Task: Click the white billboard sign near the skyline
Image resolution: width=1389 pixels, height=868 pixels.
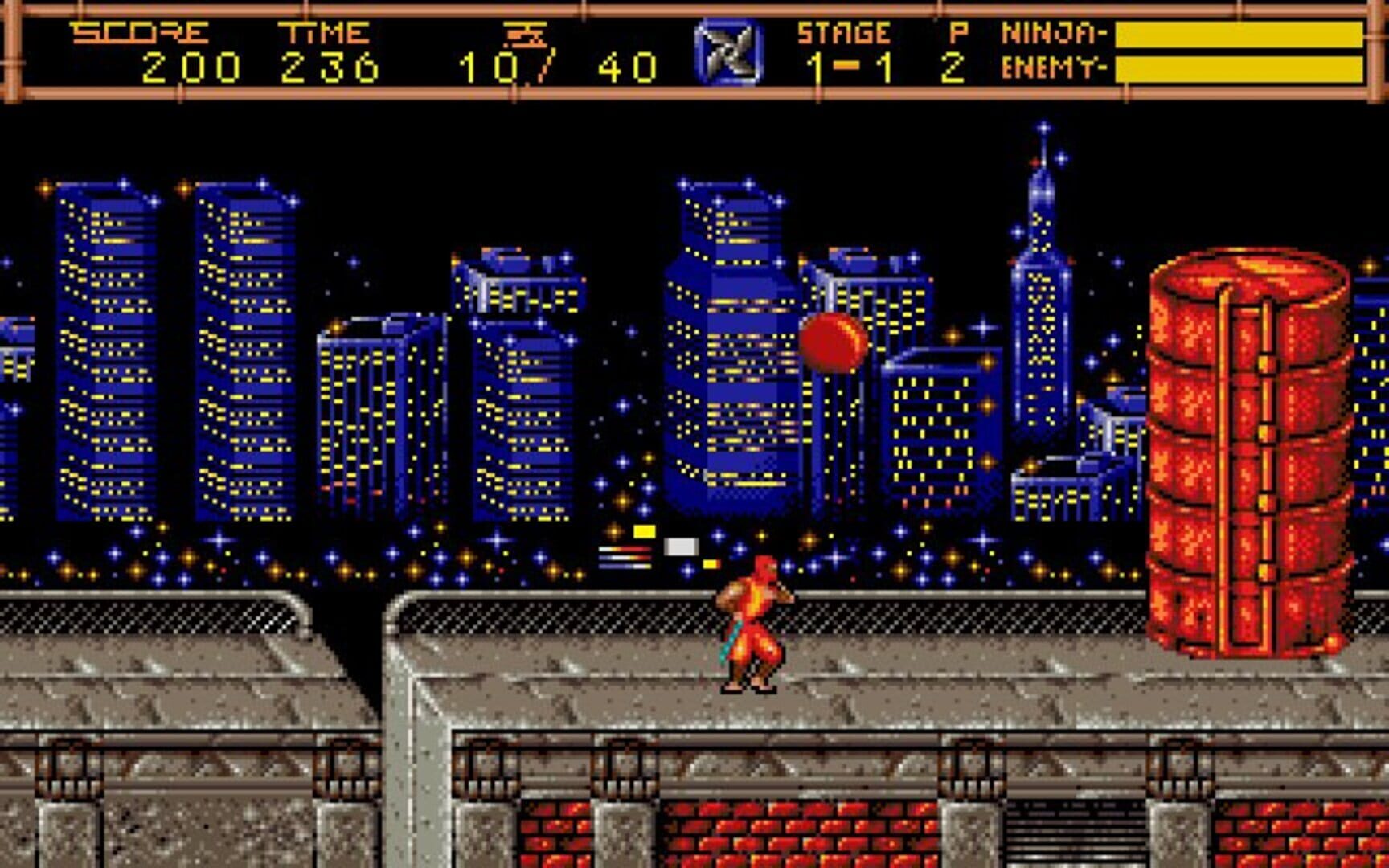Action: coord(679,545)
